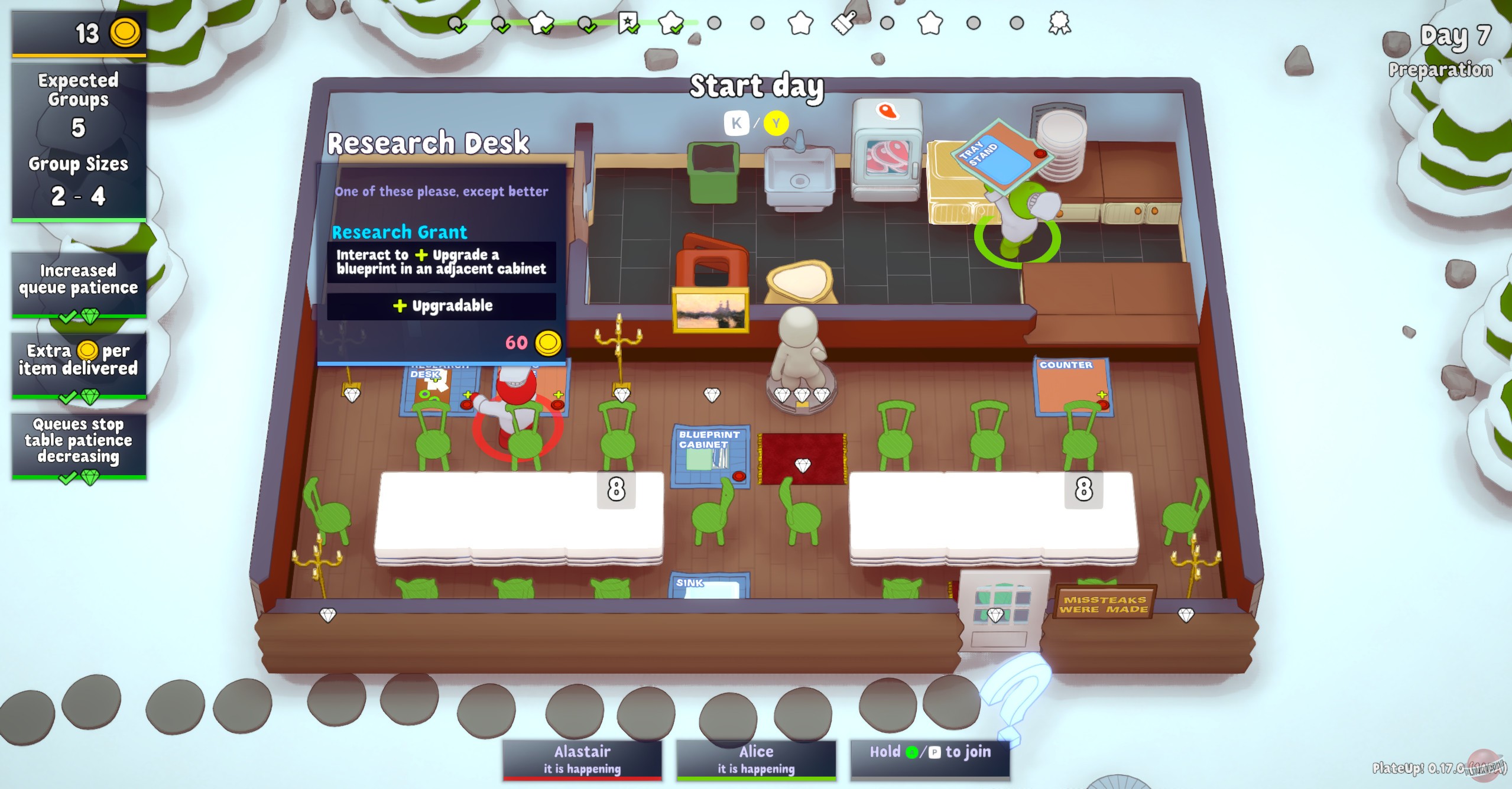Select Alice's name banner
The image size is (1512, 789).
pos(755,758)
